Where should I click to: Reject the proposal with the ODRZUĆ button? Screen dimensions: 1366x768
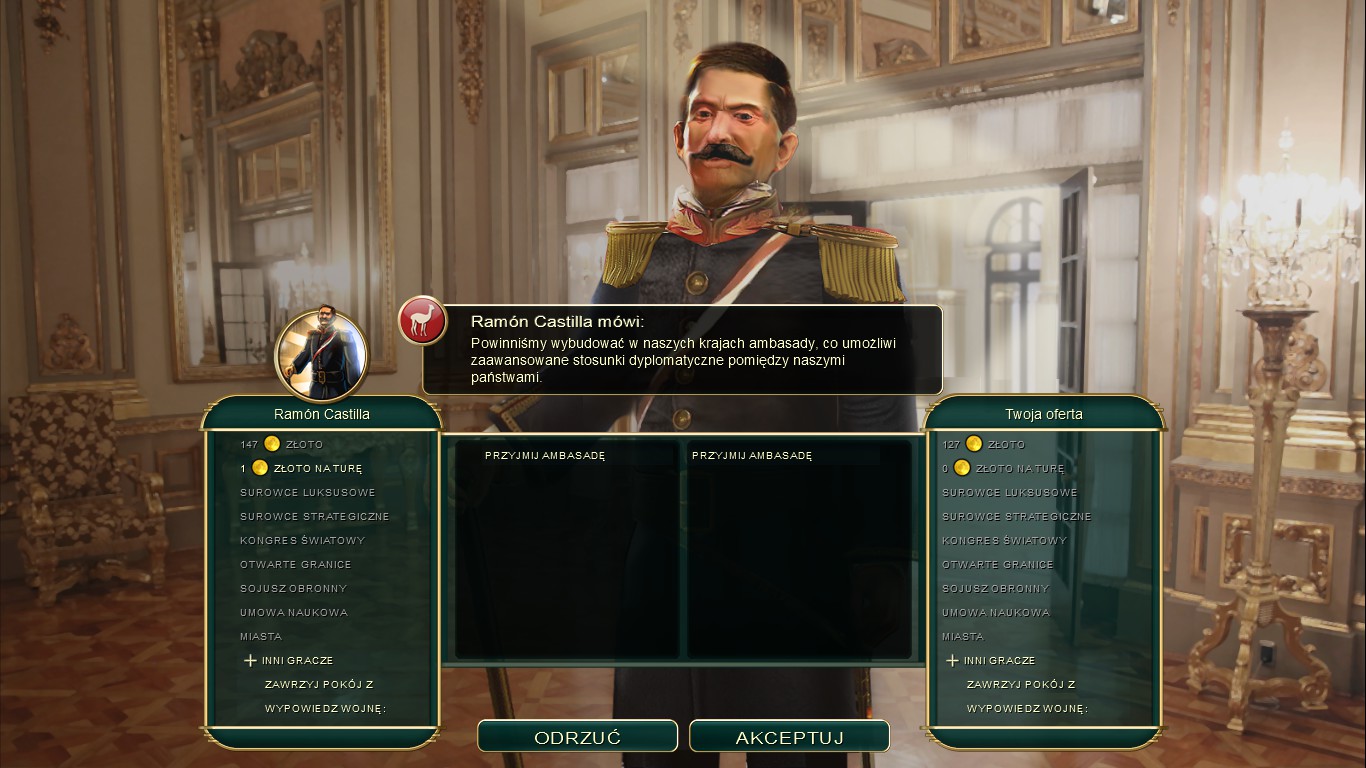pyautogui.click(x=577, y=737)
